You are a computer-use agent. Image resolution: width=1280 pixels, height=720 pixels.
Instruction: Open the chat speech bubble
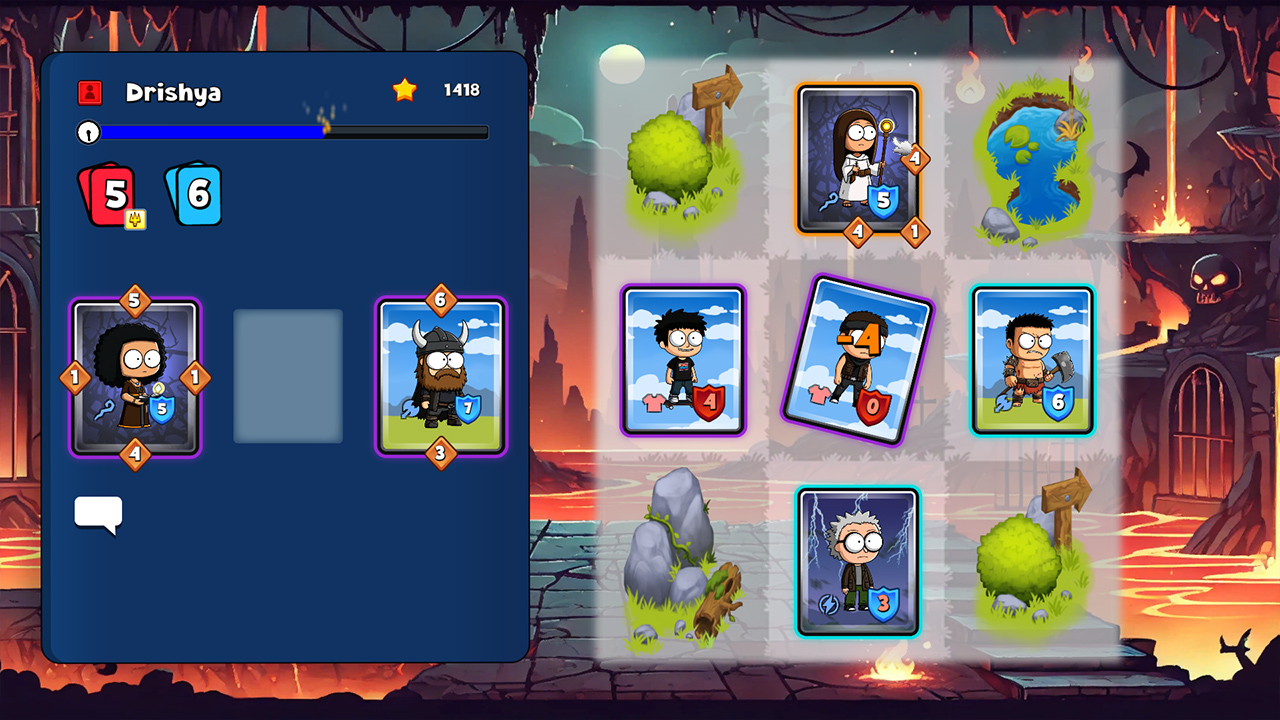[98, 514]
